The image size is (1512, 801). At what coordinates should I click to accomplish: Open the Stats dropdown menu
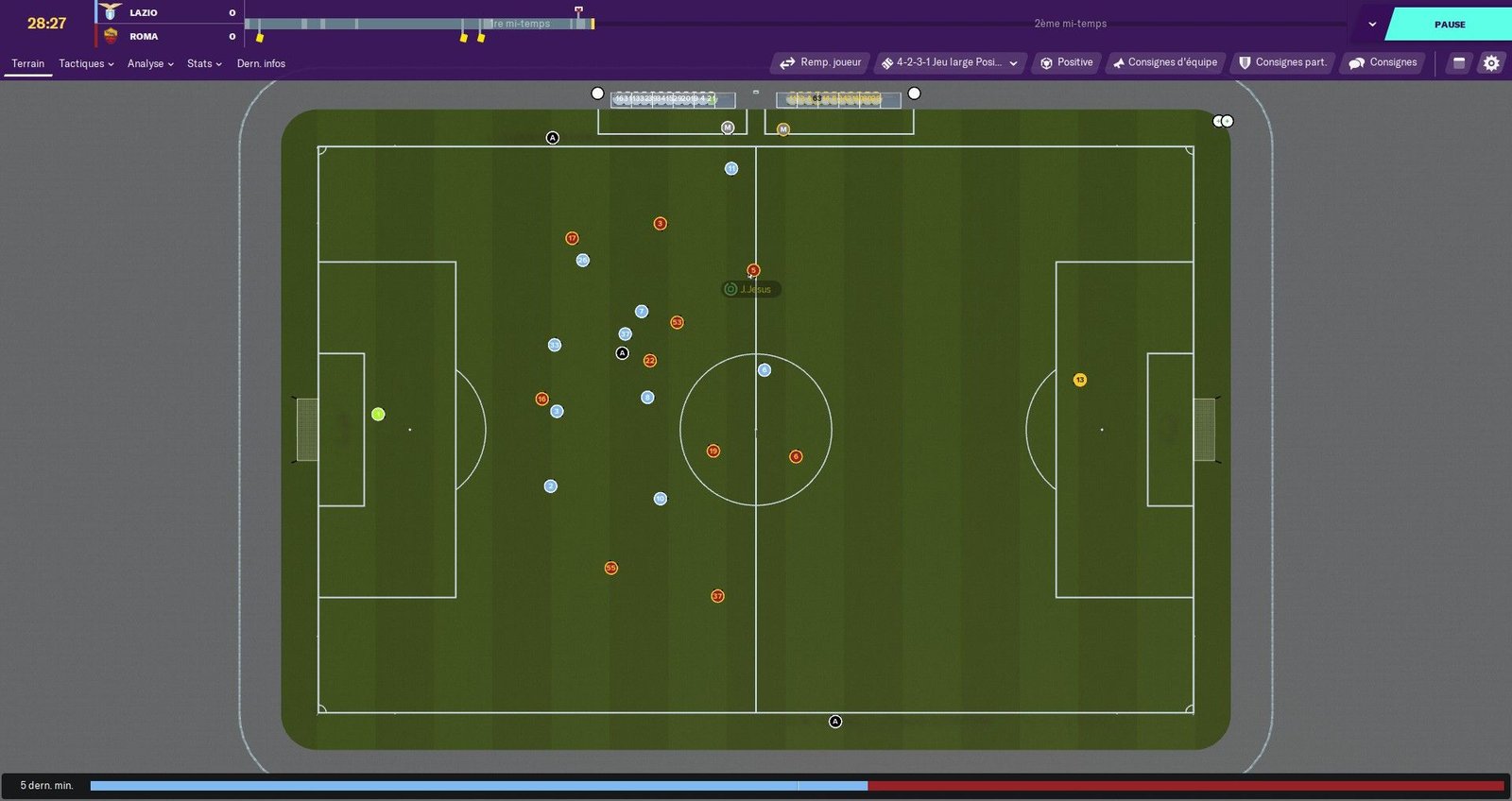pos(204,63)
